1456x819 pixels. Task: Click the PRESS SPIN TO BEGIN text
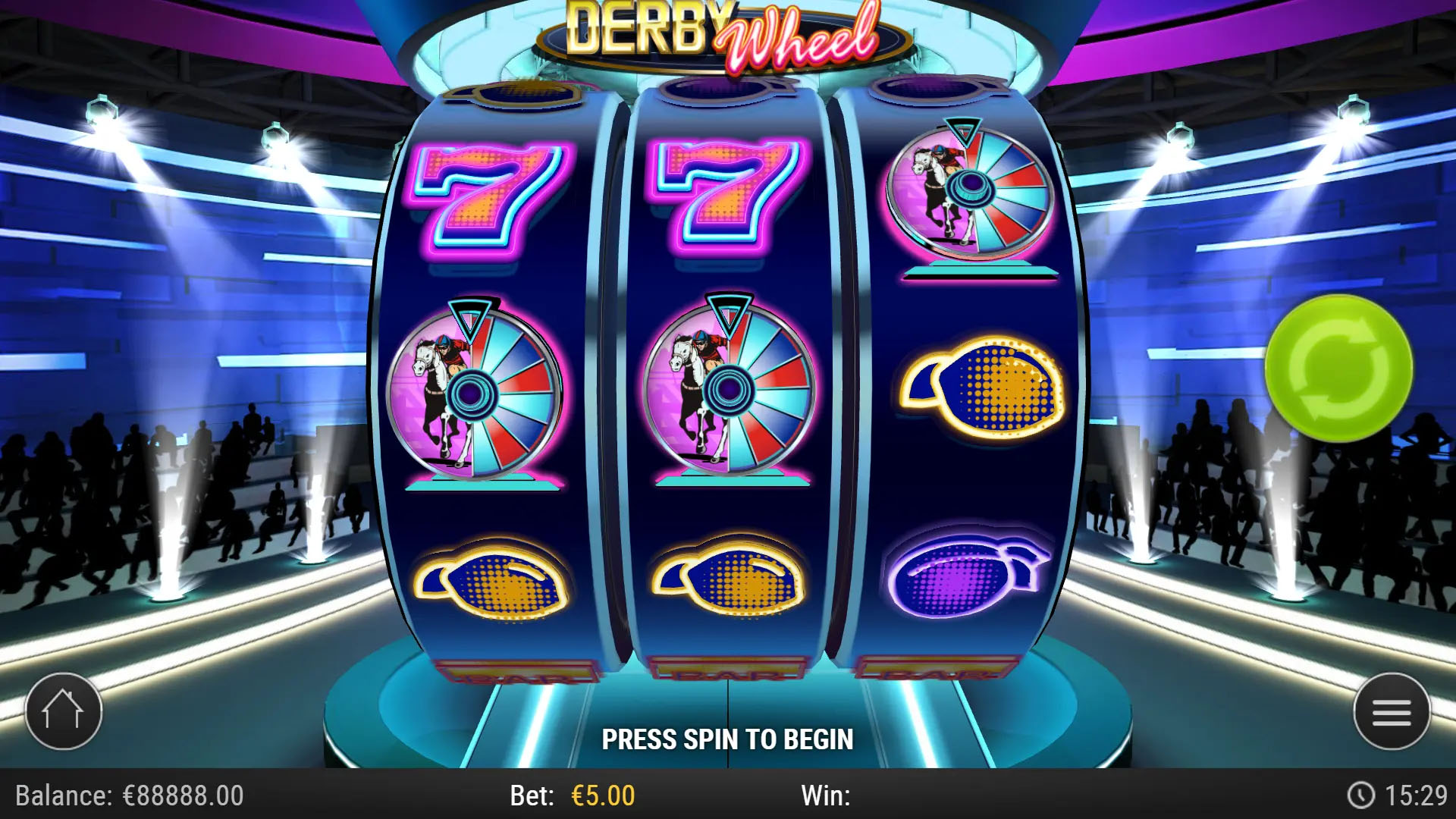(x=728, y=736)
